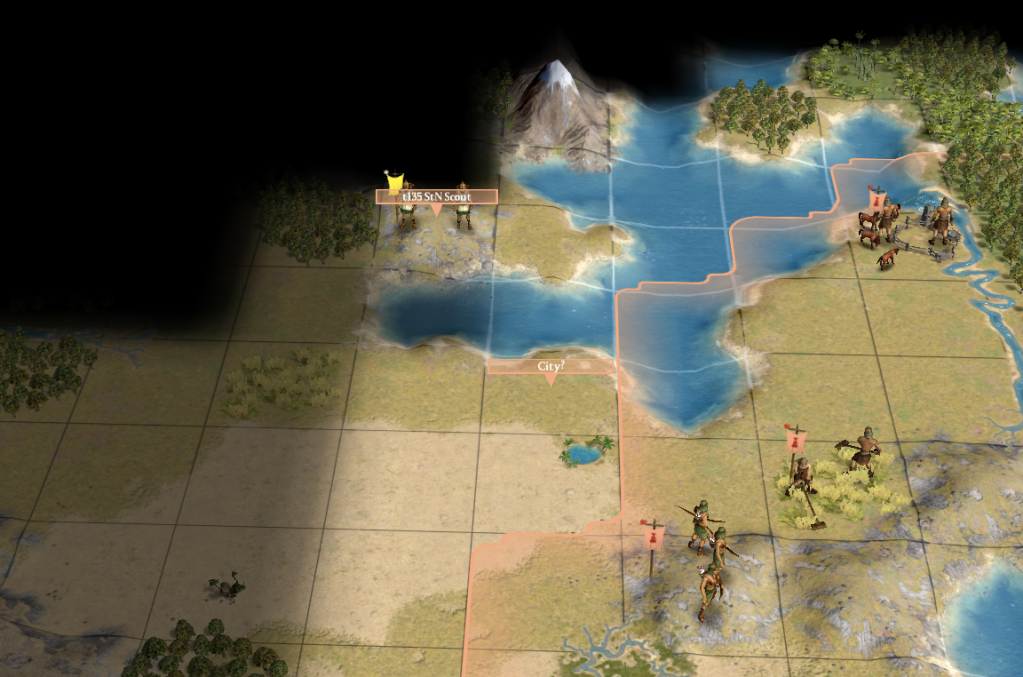Select the red-flag three-soldier unit
The image size is (1023, 677).
[708, 555]
